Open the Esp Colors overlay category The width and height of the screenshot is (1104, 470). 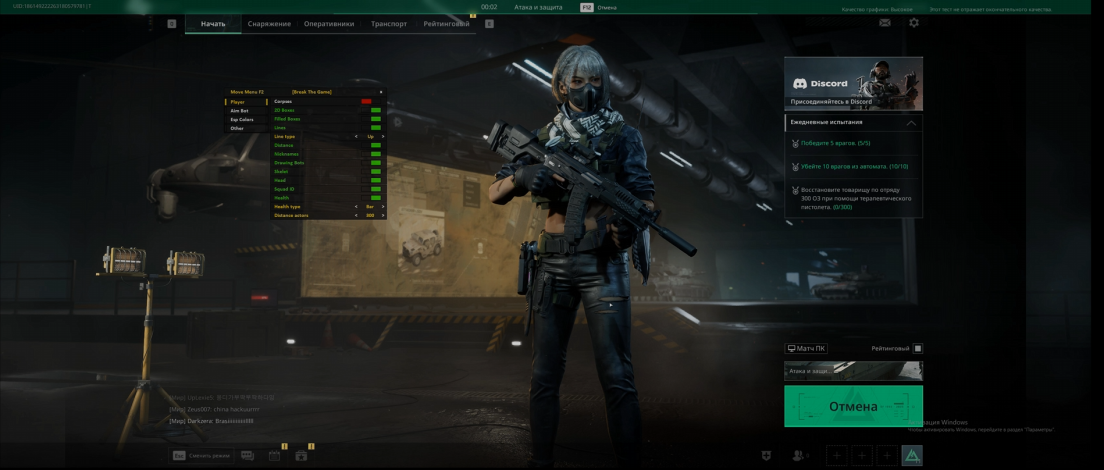[x=242, y=120]
